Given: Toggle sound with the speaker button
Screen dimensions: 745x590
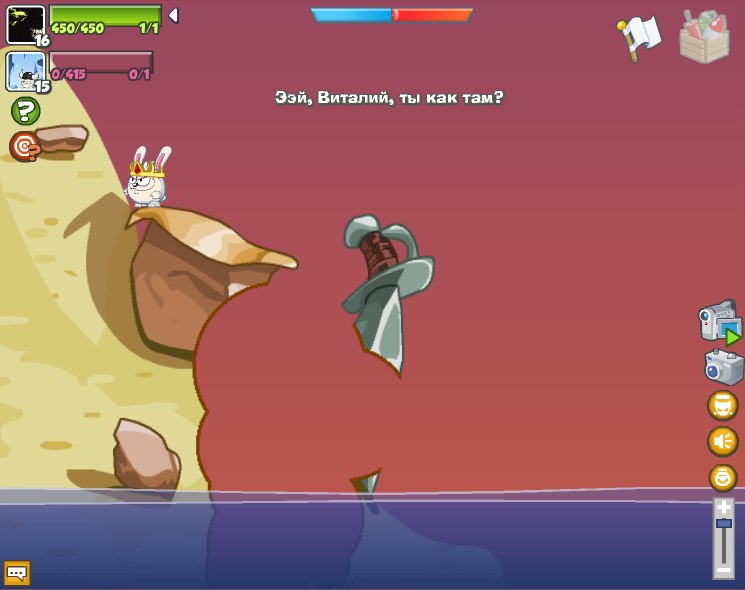Looking at the screenshot, I should click(x=722, y=441).
